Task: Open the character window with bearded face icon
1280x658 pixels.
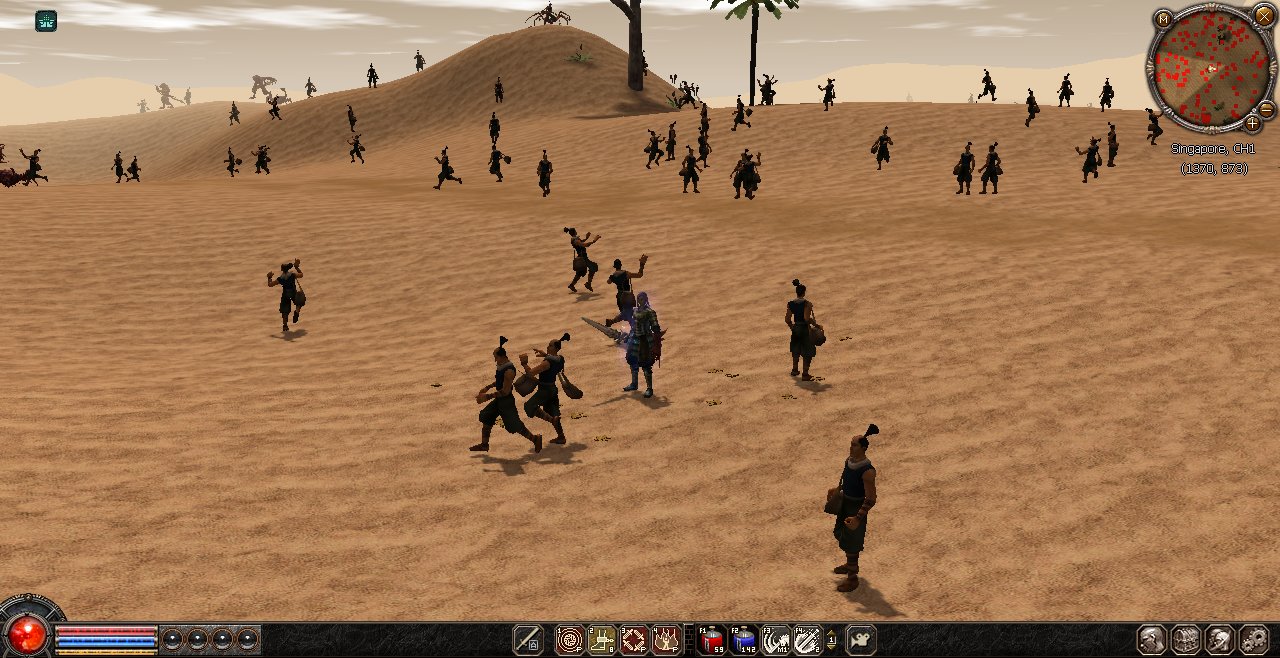Action: click(x=1152, y=640)
